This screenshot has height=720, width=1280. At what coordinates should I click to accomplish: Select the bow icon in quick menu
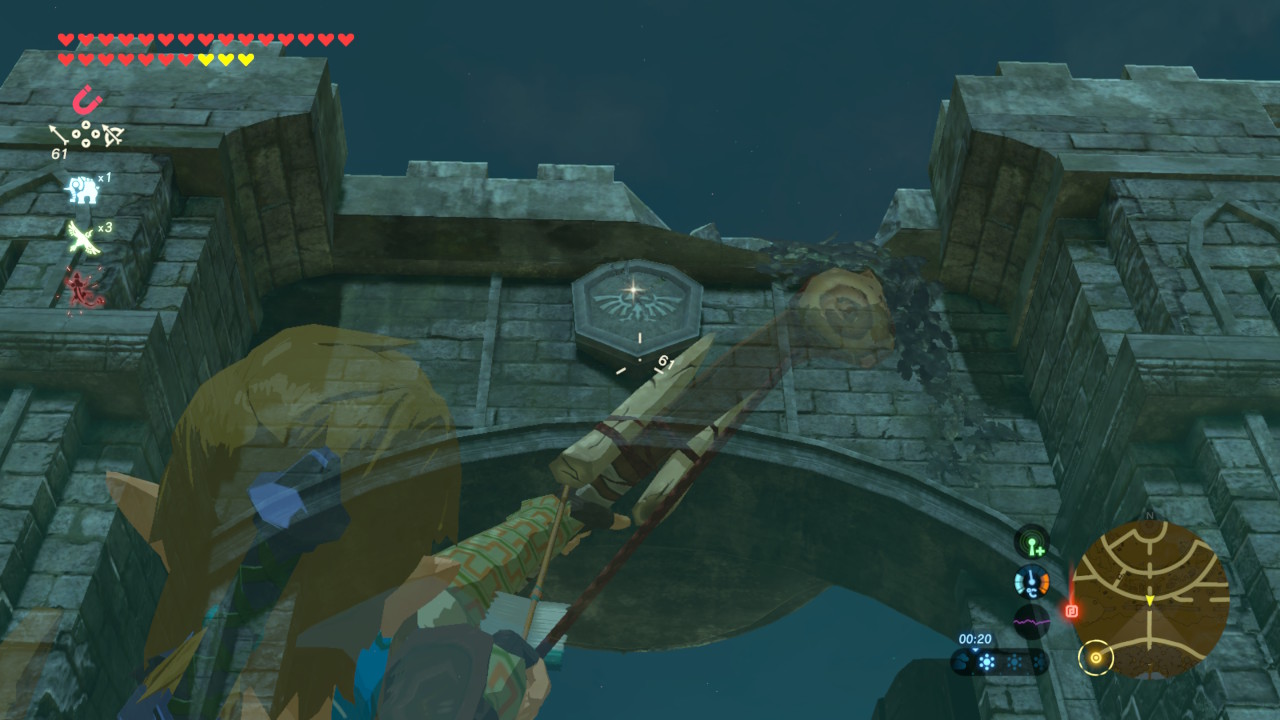click(112, 134)
